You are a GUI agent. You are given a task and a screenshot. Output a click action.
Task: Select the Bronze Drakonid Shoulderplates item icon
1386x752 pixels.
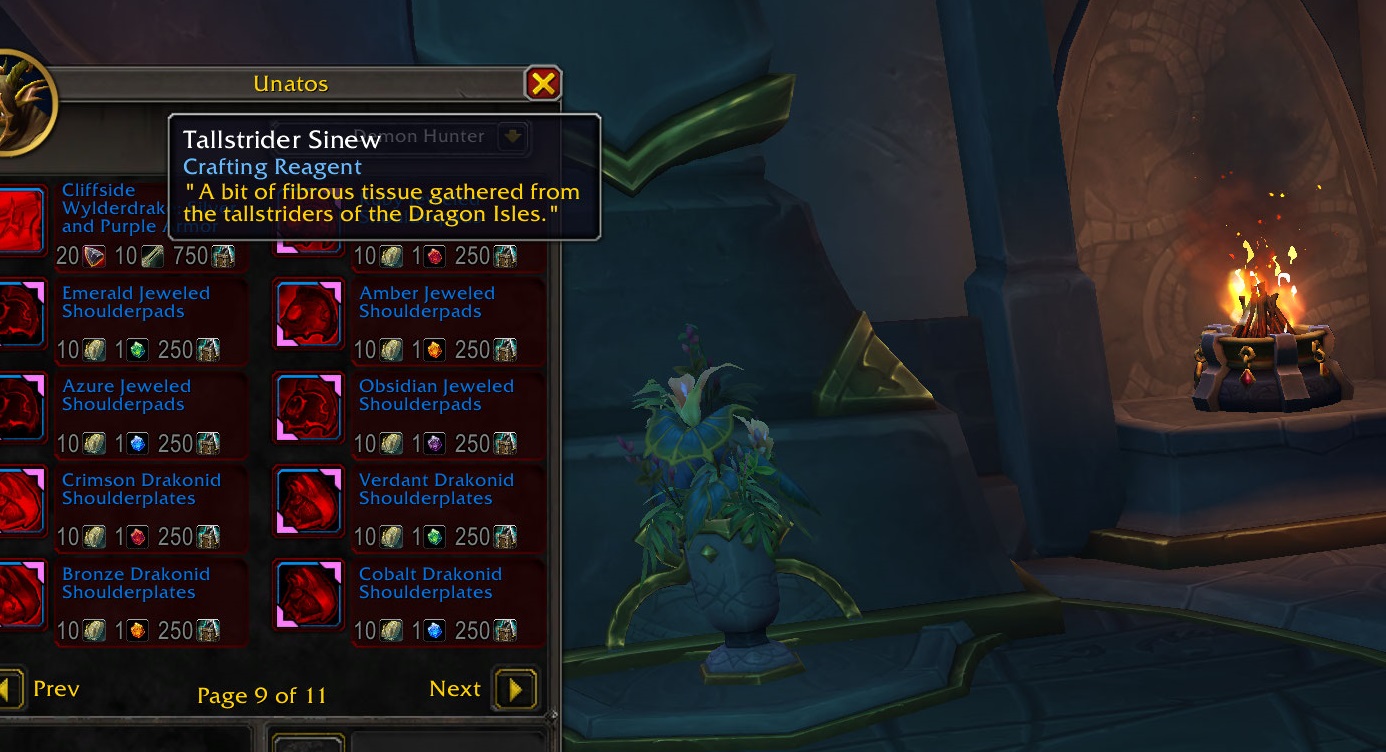tap(18, 594)
